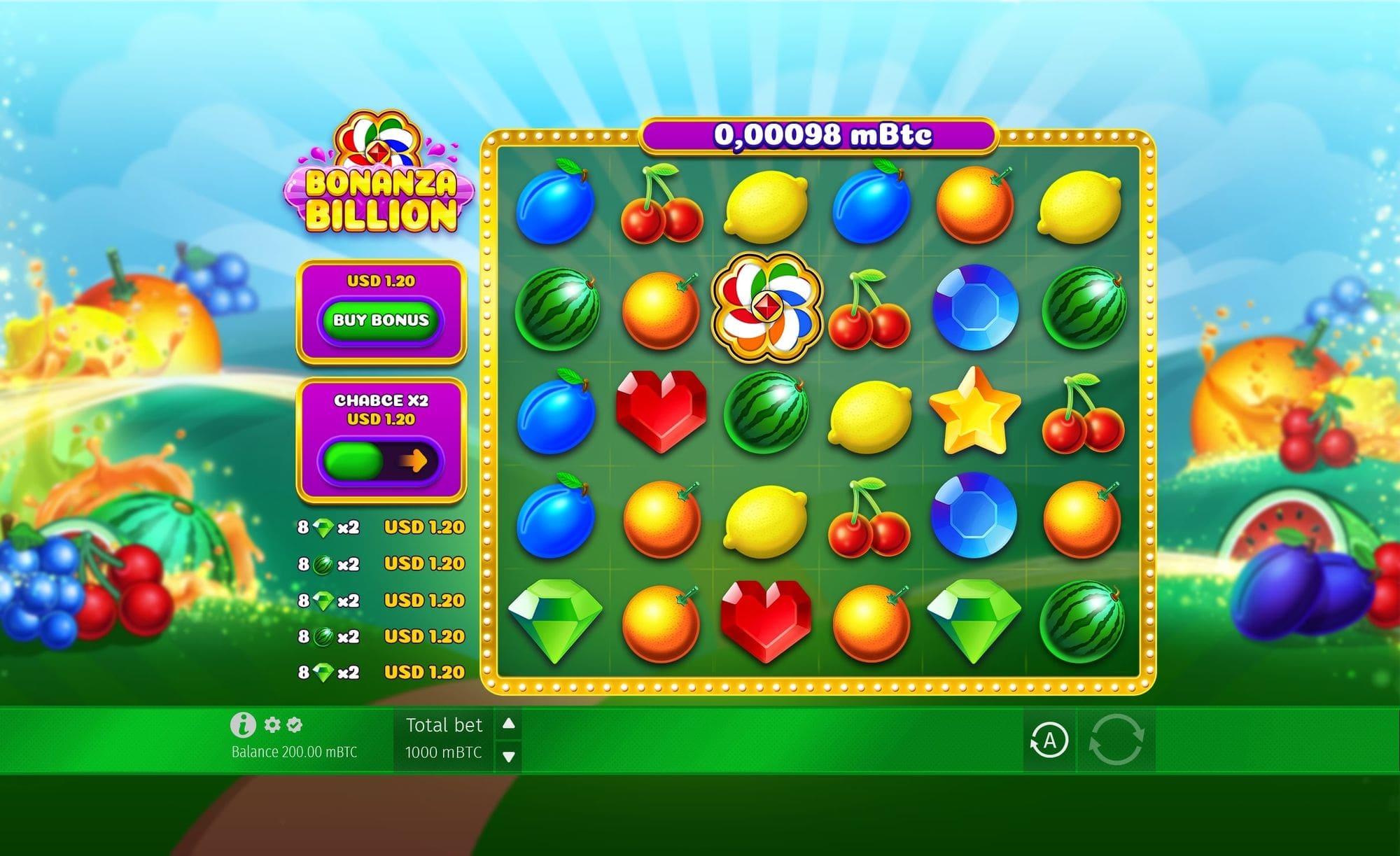Image resolution: width=1400 pixels, height=856 pixels.
Task: Open the settings gear icon
Action: pyautogui.click(x=273, y=725)
